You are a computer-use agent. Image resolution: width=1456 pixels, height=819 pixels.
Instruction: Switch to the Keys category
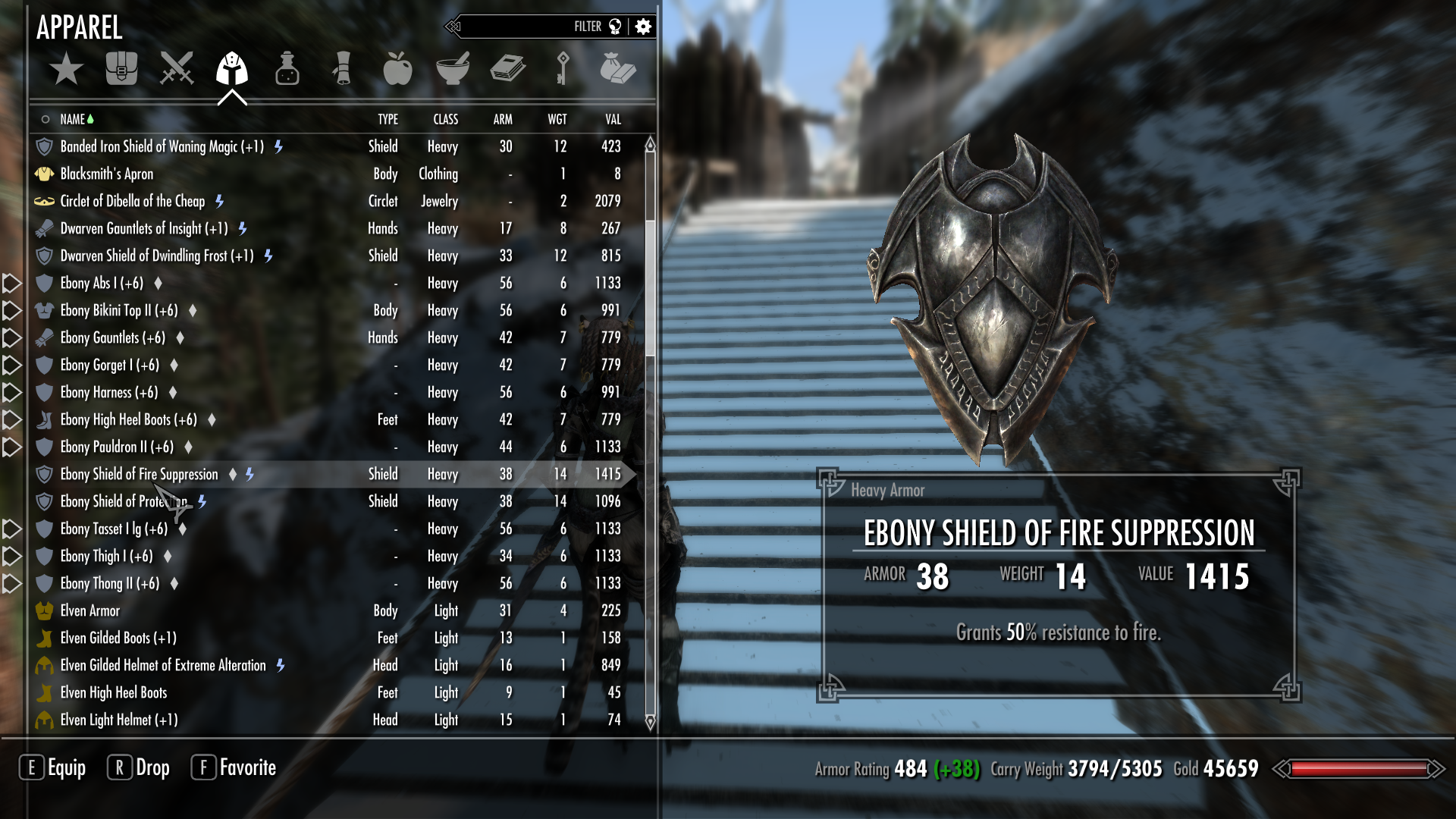click(562, 69)
